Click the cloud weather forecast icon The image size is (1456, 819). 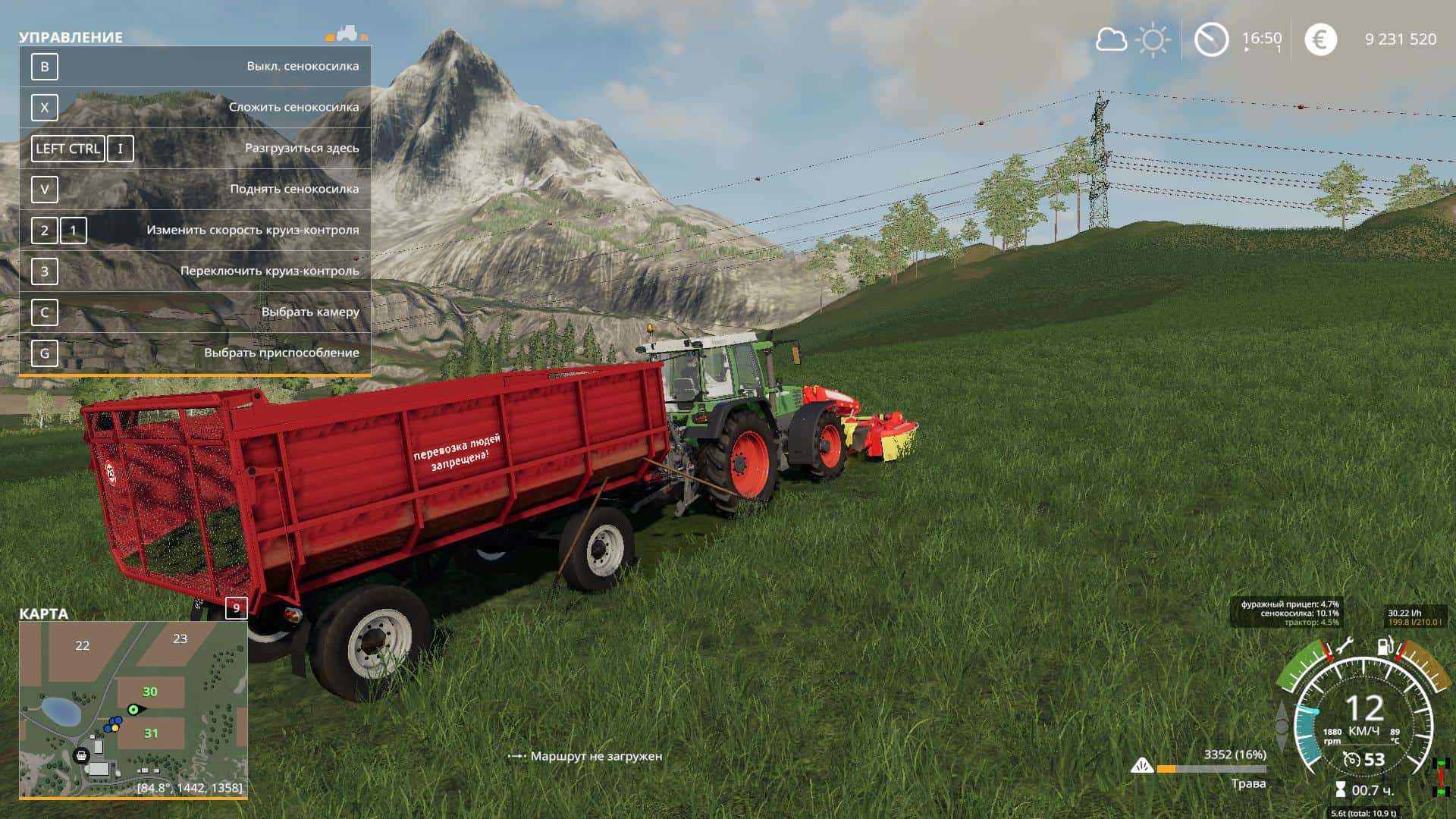pyautogui.click(x=1111, y=39)
